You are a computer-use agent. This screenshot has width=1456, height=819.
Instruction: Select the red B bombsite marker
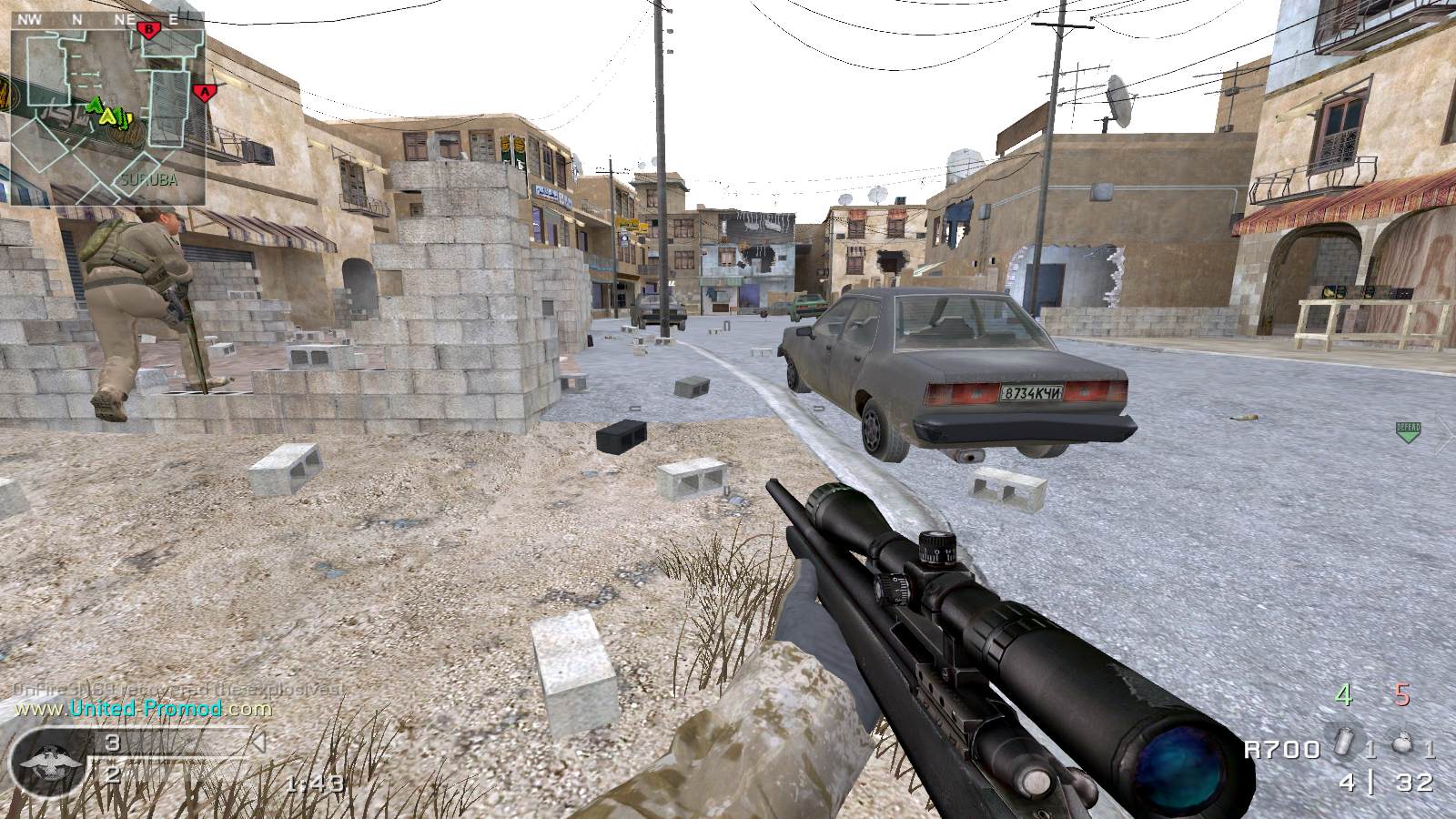click(147, 29)
